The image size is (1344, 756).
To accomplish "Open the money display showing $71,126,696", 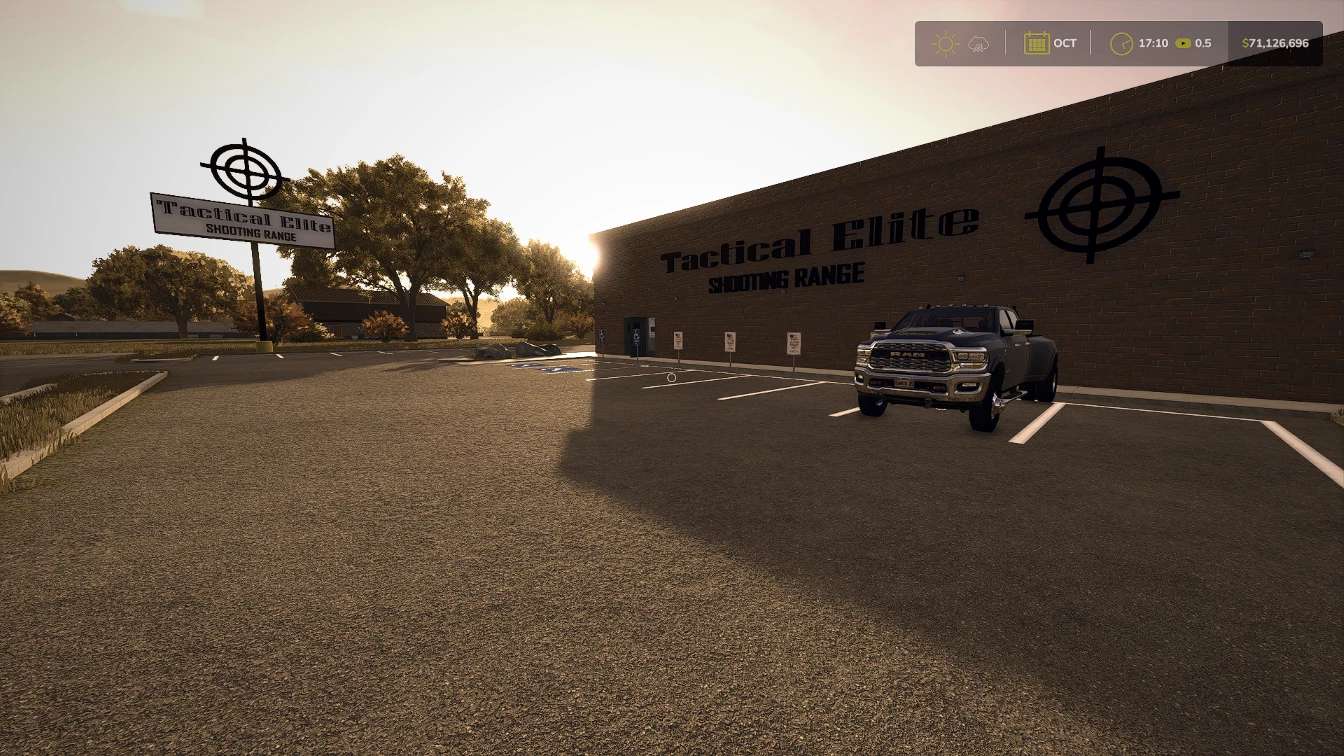I will click(1275, 43).
